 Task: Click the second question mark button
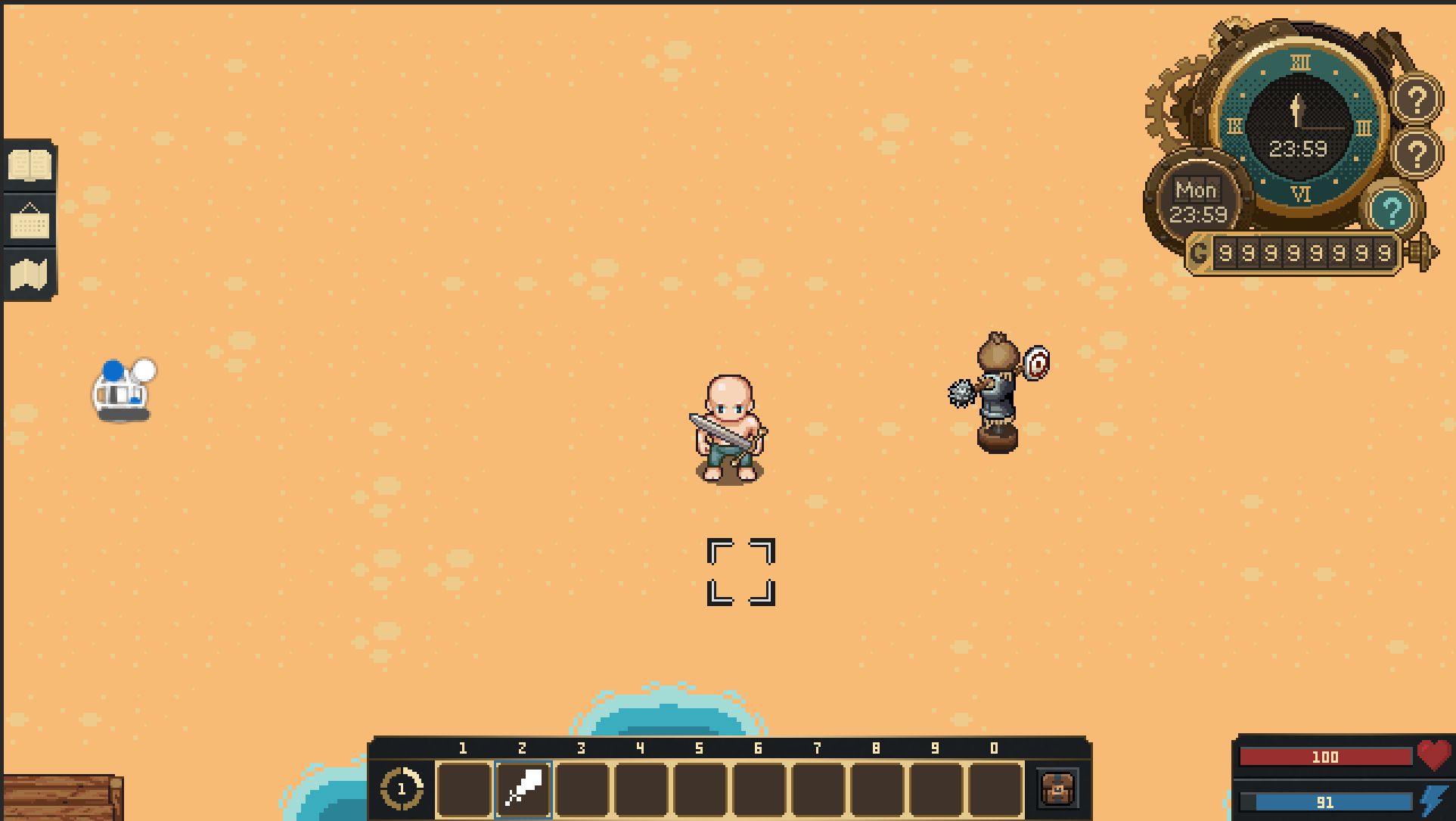point(1417,155)
